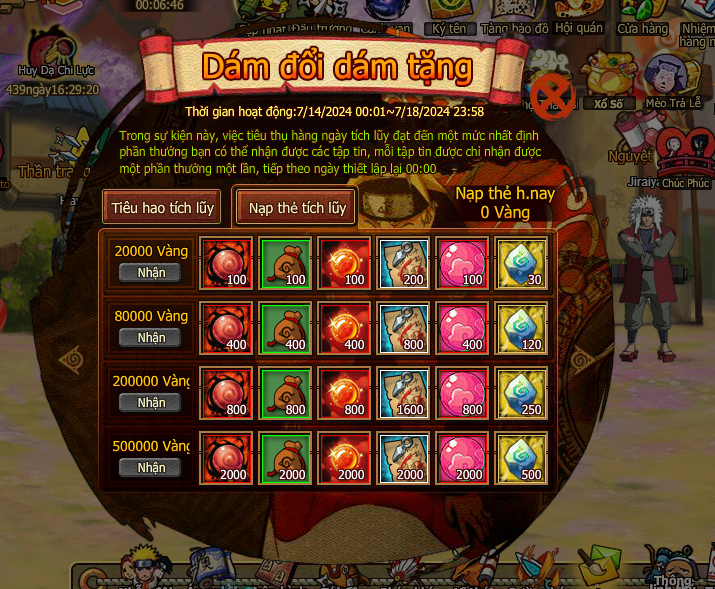Hit Nhận on the 500000 Vàng row
715x589 pixels.
(151, 467)
